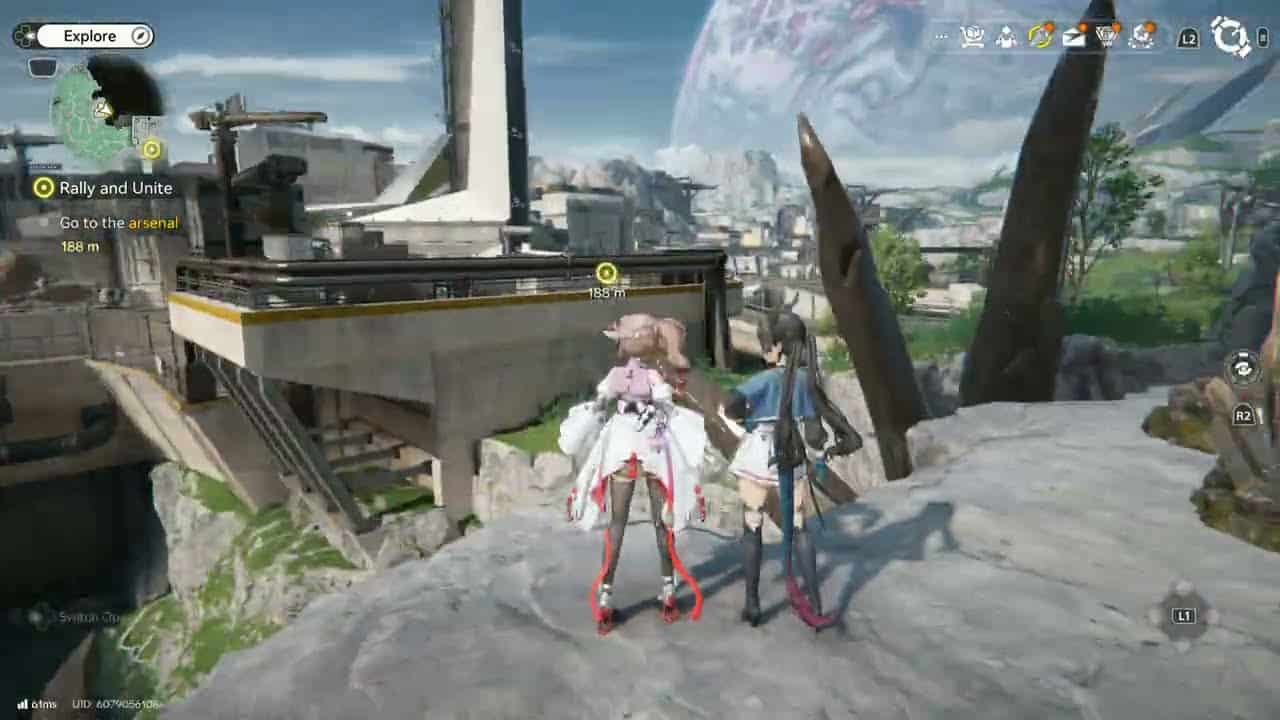Open the inventory box icon
This screenshot has width=1280, height=720.
972,37
